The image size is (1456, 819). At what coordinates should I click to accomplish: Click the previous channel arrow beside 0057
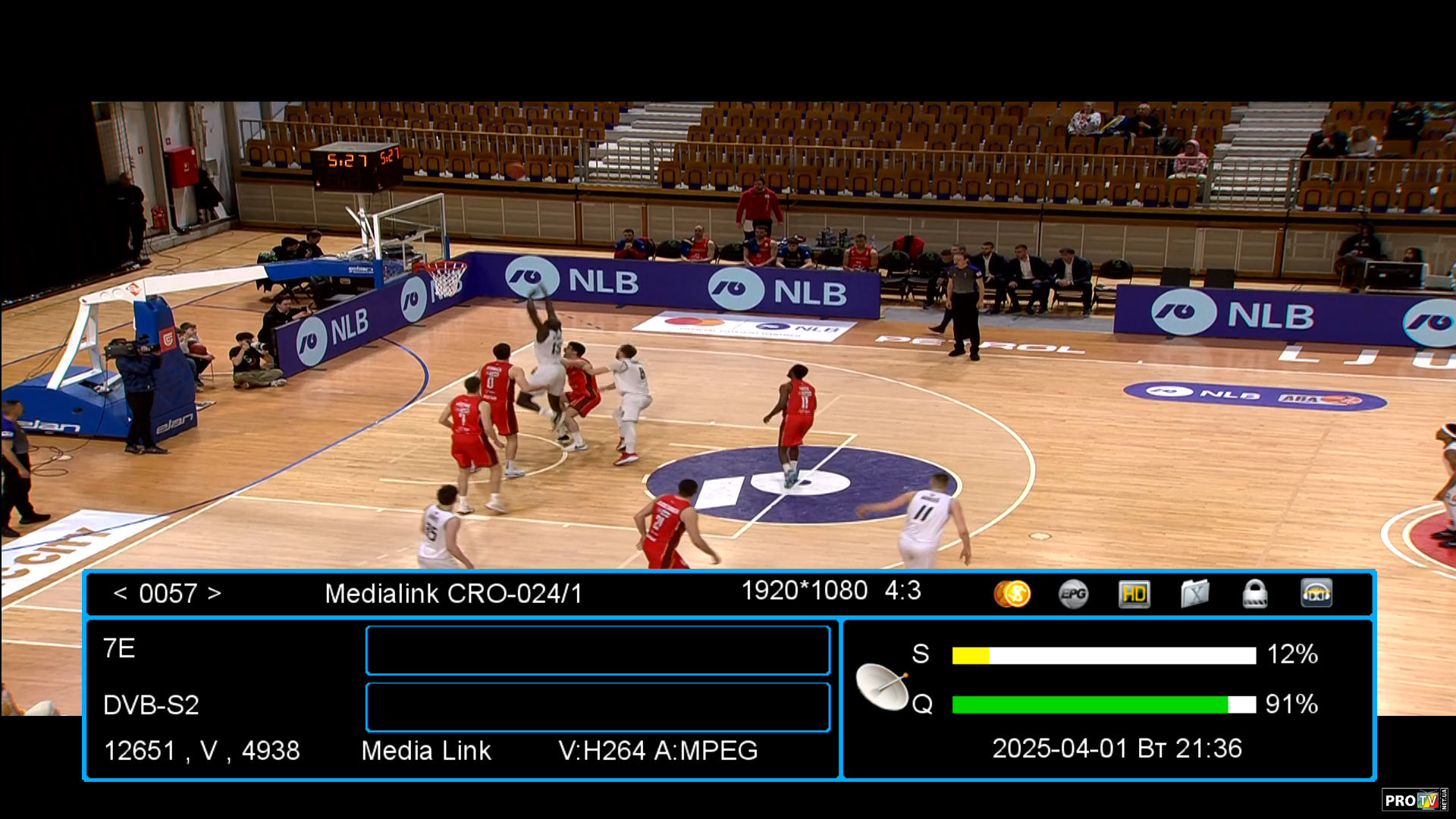pos(120,593)
